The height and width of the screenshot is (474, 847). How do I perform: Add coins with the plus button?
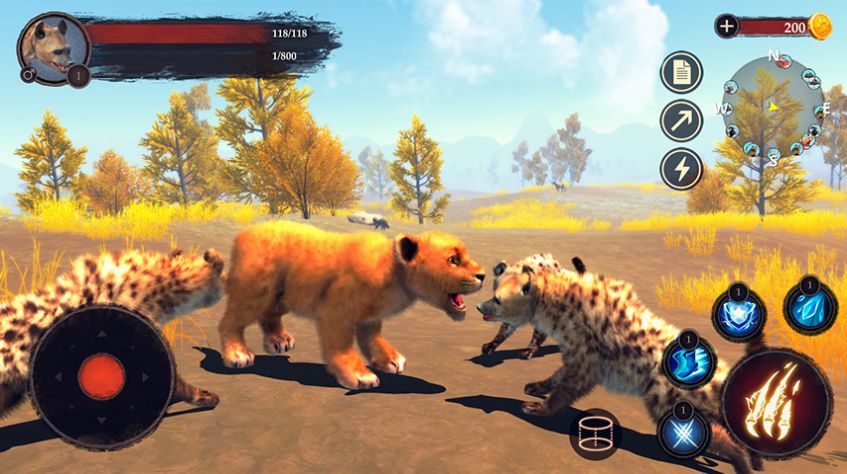pyautogui.click(x=727, y=26)
